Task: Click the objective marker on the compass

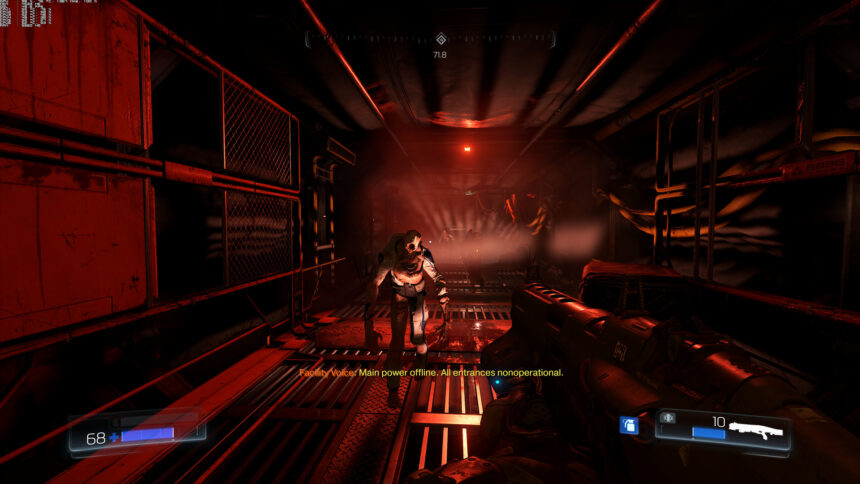Action: coord(441,39)
